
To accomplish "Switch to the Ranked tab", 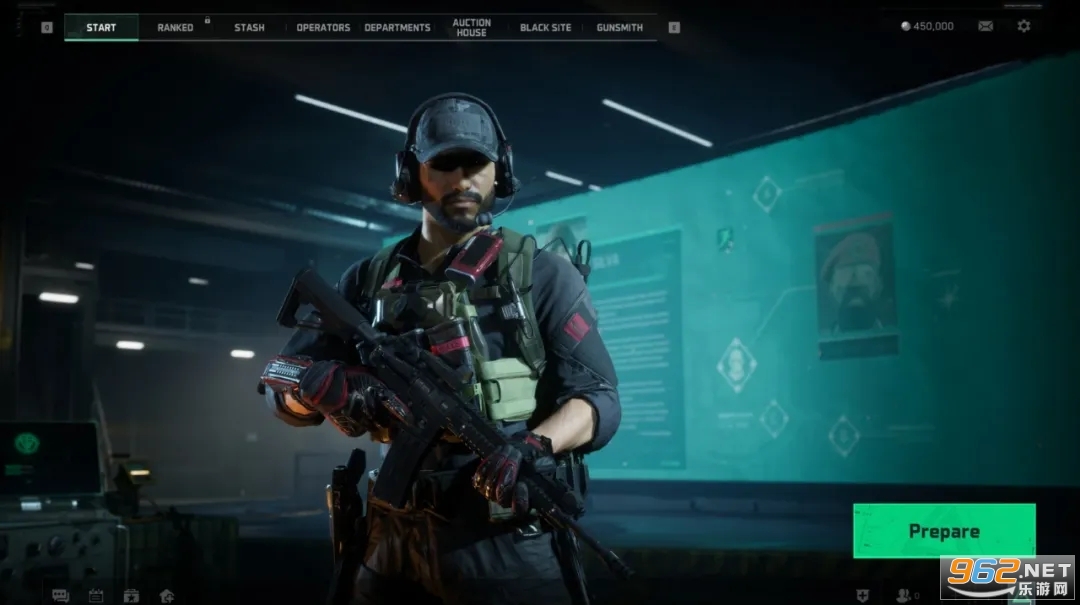I will 175,27.
